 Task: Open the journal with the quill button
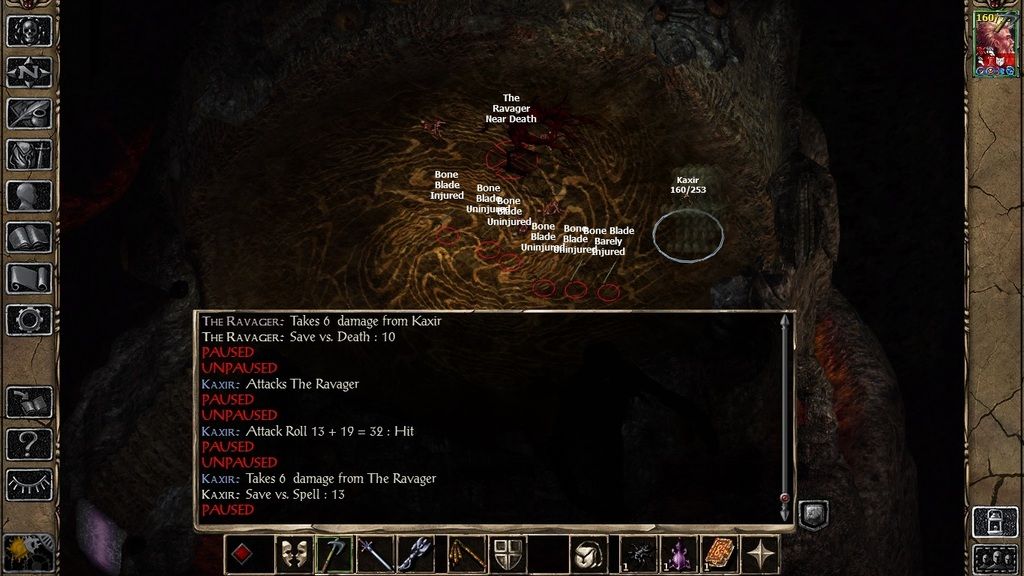pyautogui.click(x=29, y=113)
